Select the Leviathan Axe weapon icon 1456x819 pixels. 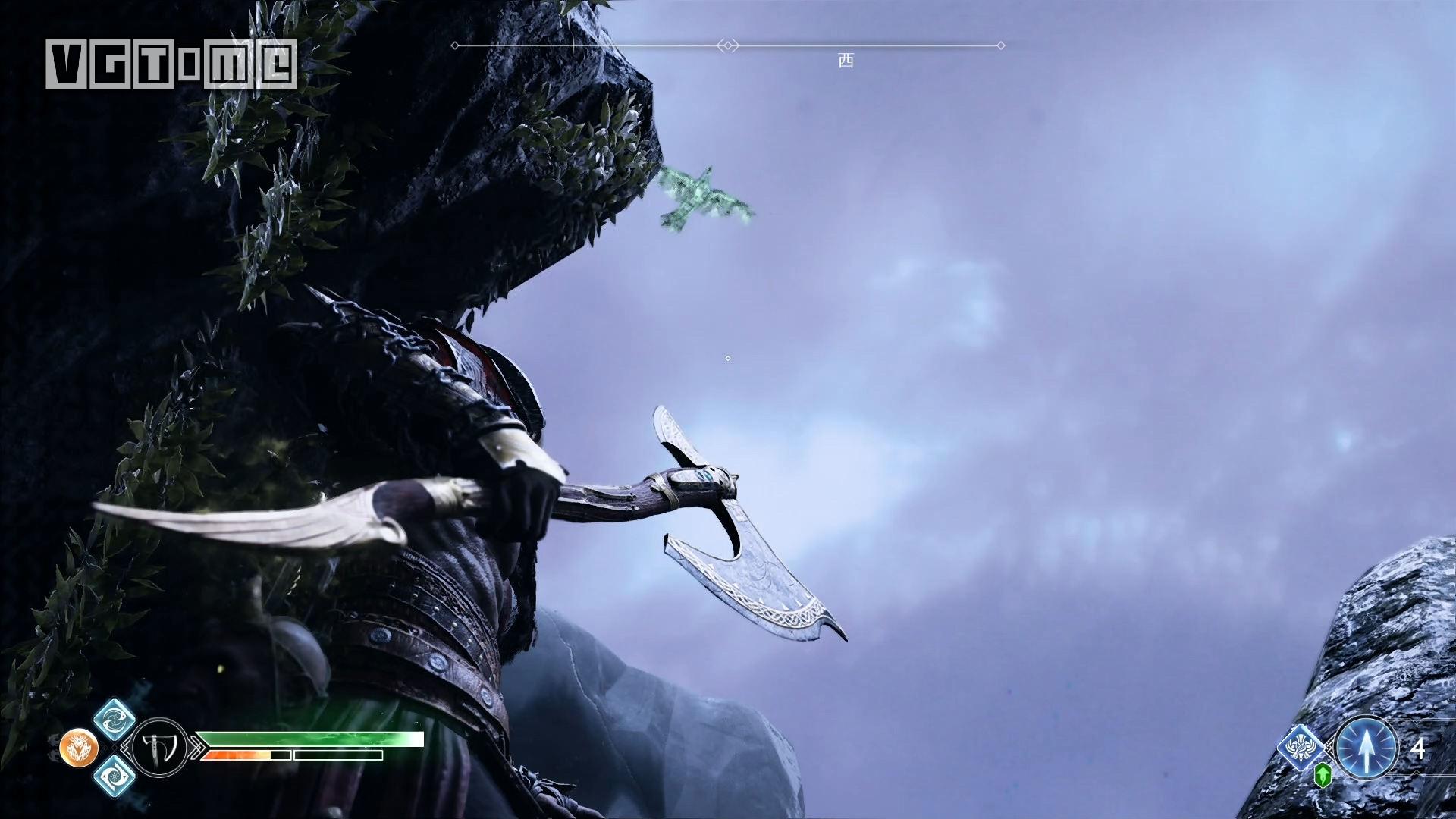(159, 748)
